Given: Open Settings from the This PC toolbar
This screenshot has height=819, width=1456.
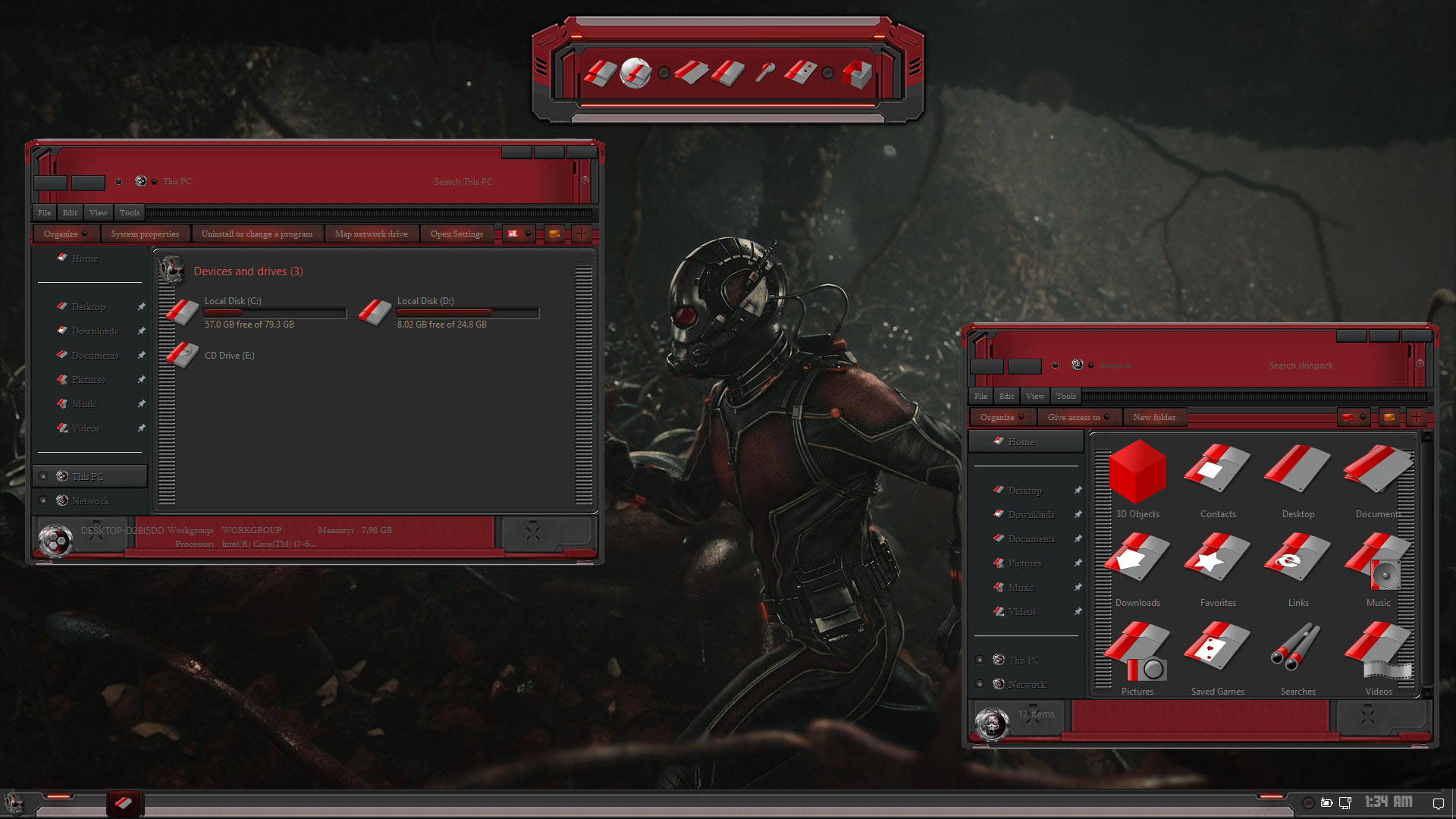Looking at the screenshot, I should [x=457, y=234].
